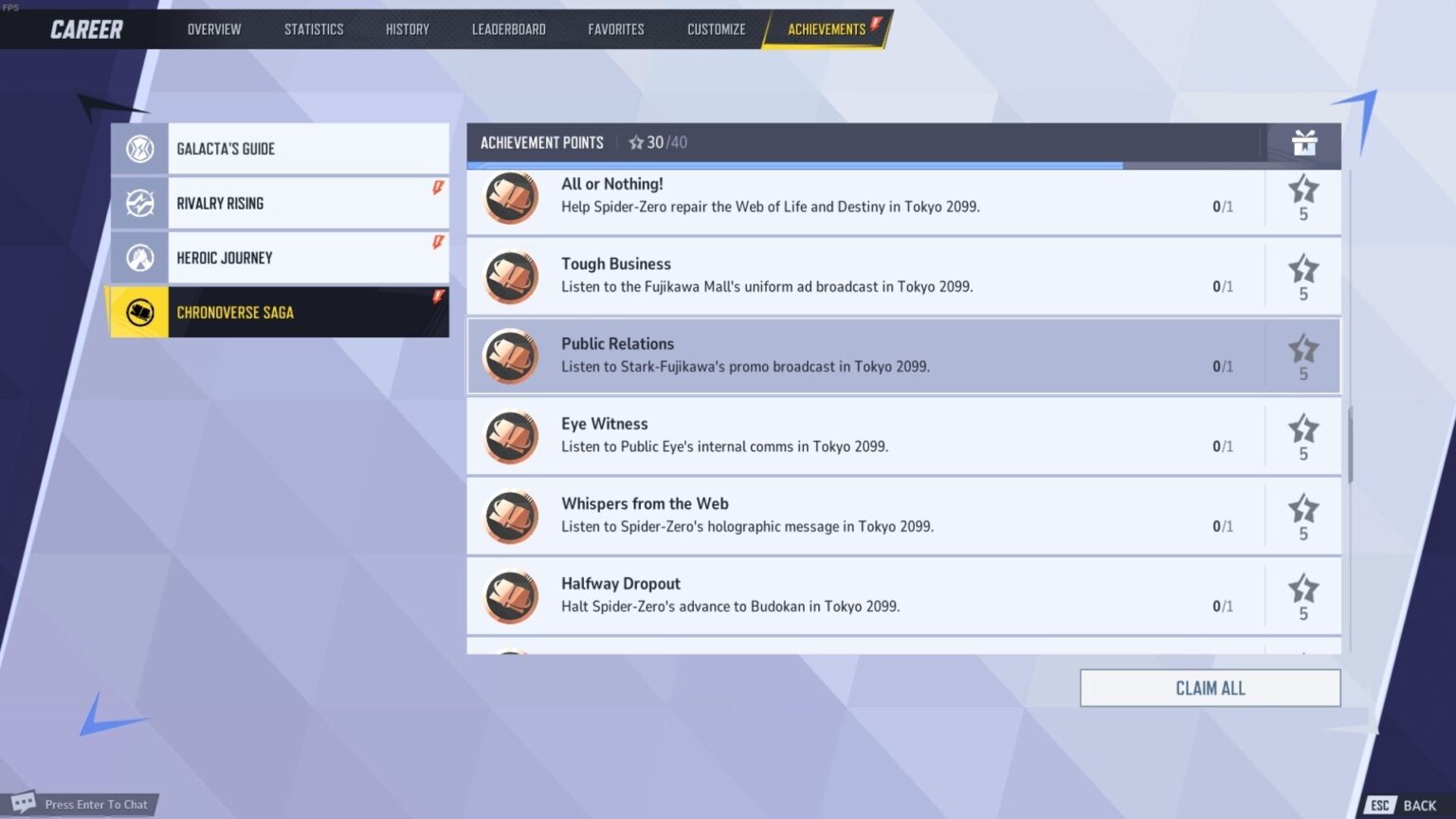Click the Heroic Journey category icon
Image resolution: width=1456 pixels, height=819 pixels.
(x=139, y=257)
